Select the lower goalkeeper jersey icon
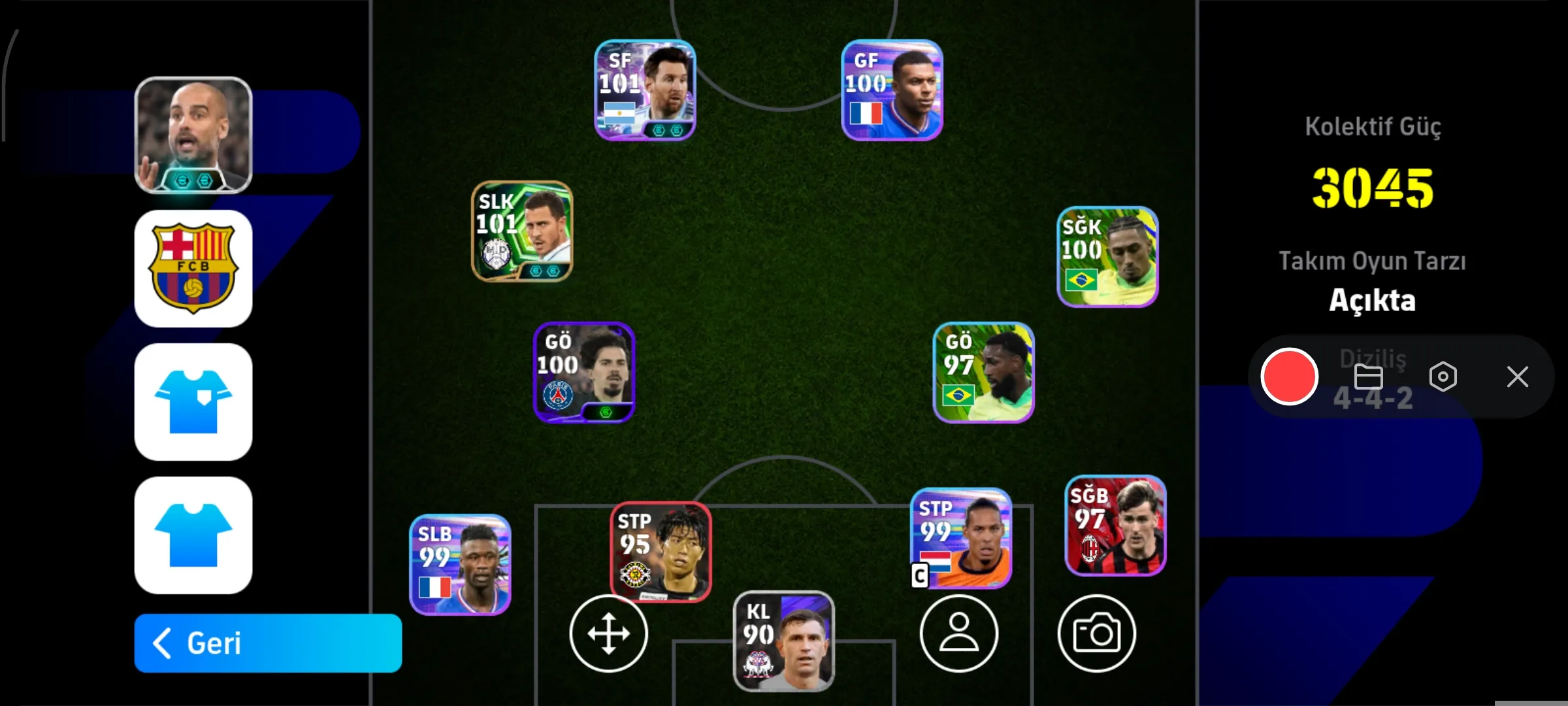Screen dimensions: 1568x706 coord(193,535)
